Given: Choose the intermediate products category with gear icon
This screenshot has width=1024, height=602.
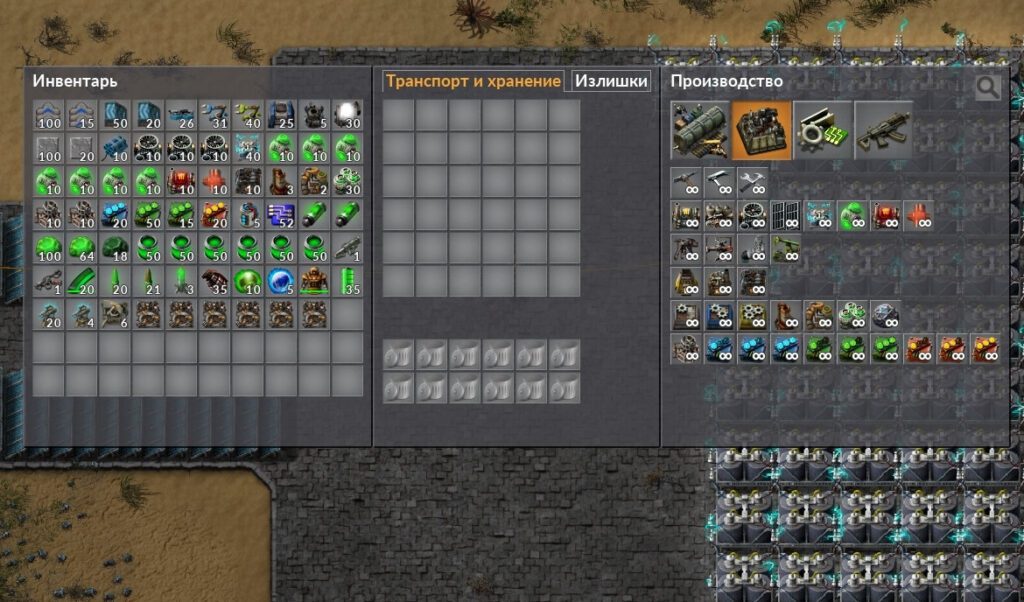Looking at the screenshot, I should click(823, 130).
